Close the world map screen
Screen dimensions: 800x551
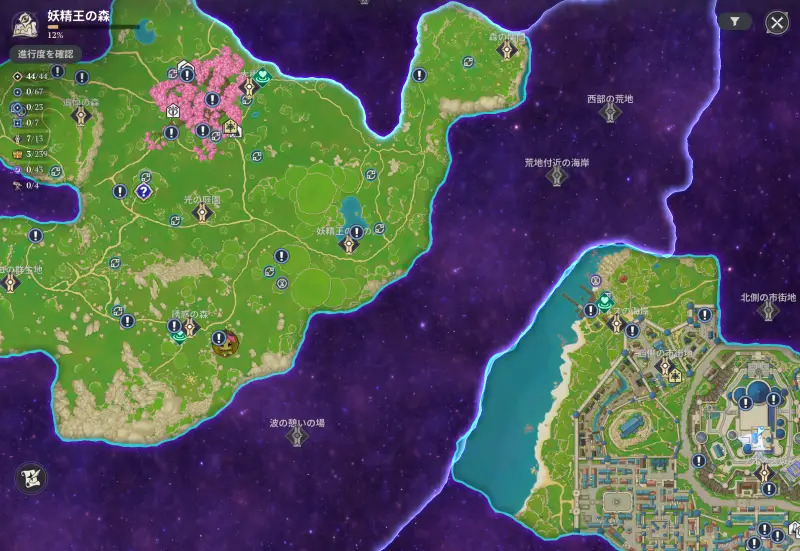coord(777,23)
